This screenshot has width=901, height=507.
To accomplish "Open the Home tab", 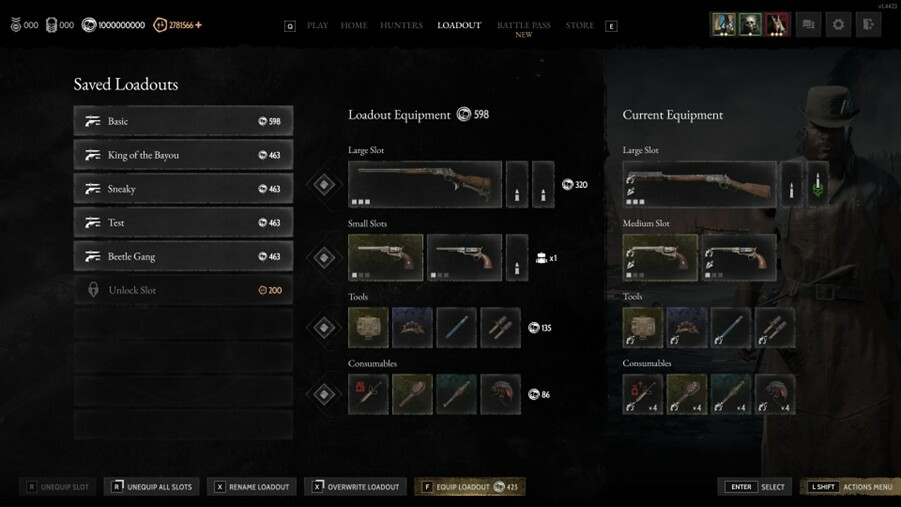I will click(x=354, y=25).
